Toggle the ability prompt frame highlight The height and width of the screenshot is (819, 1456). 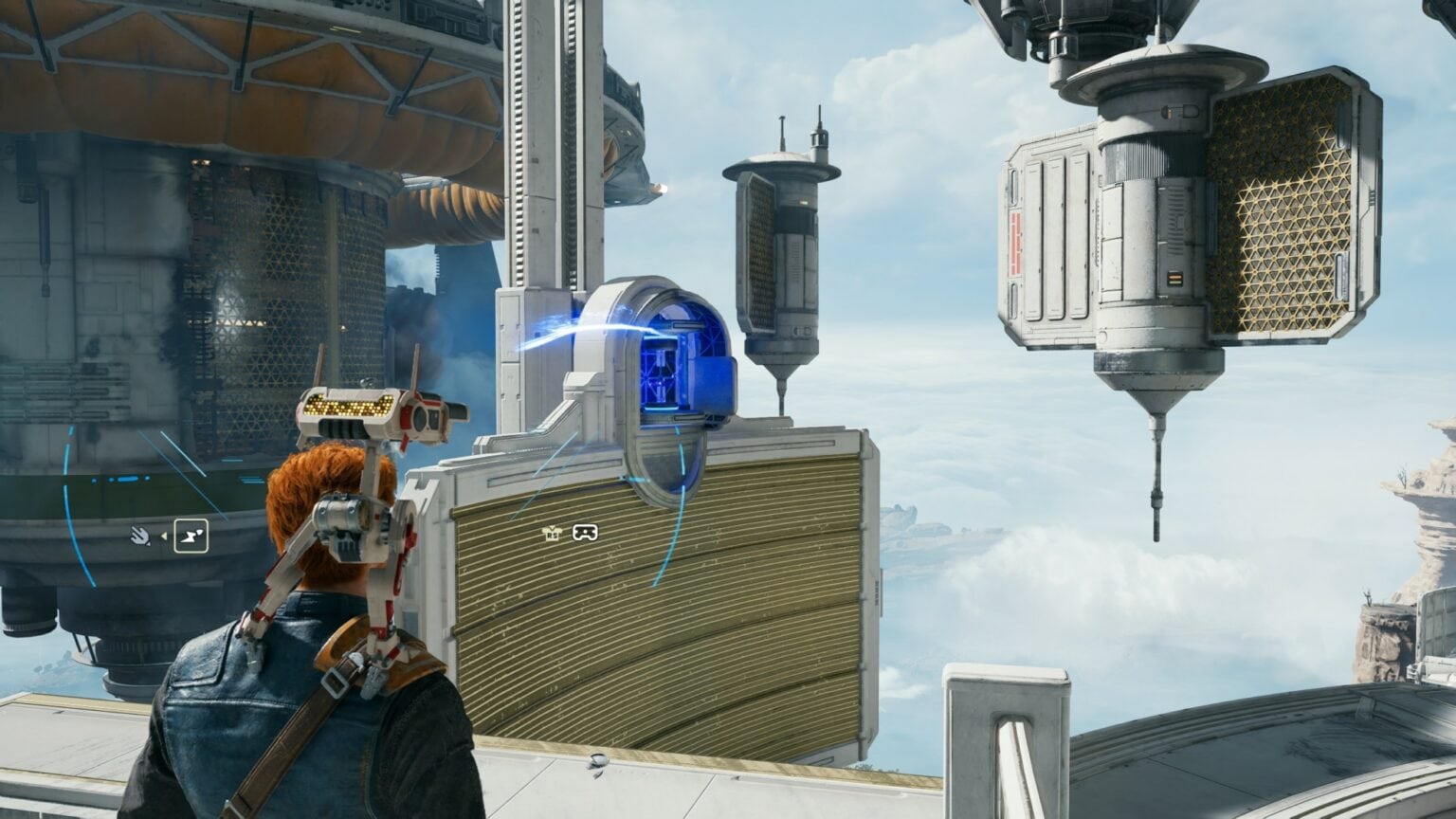(x=191, y=536)
